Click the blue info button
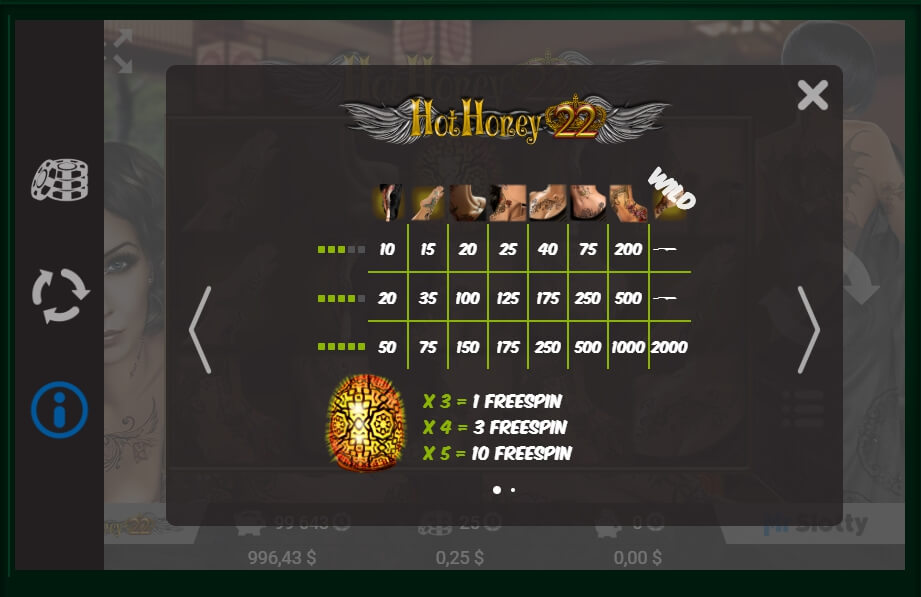The image size is (921, 597). point(60,410)
